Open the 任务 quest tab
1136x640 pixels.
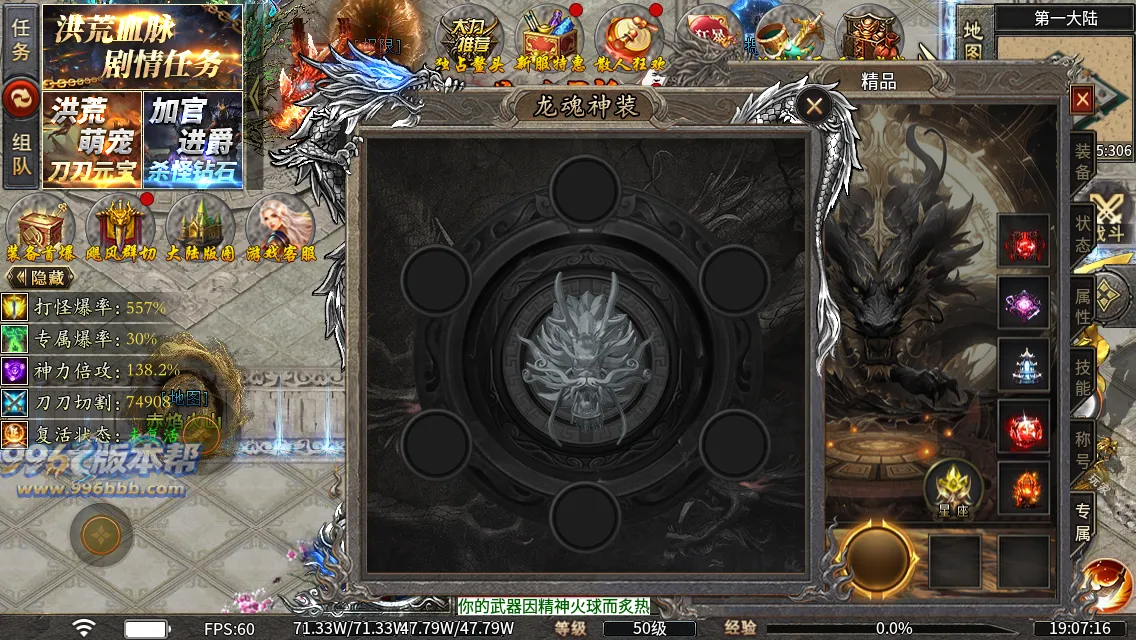20,38
